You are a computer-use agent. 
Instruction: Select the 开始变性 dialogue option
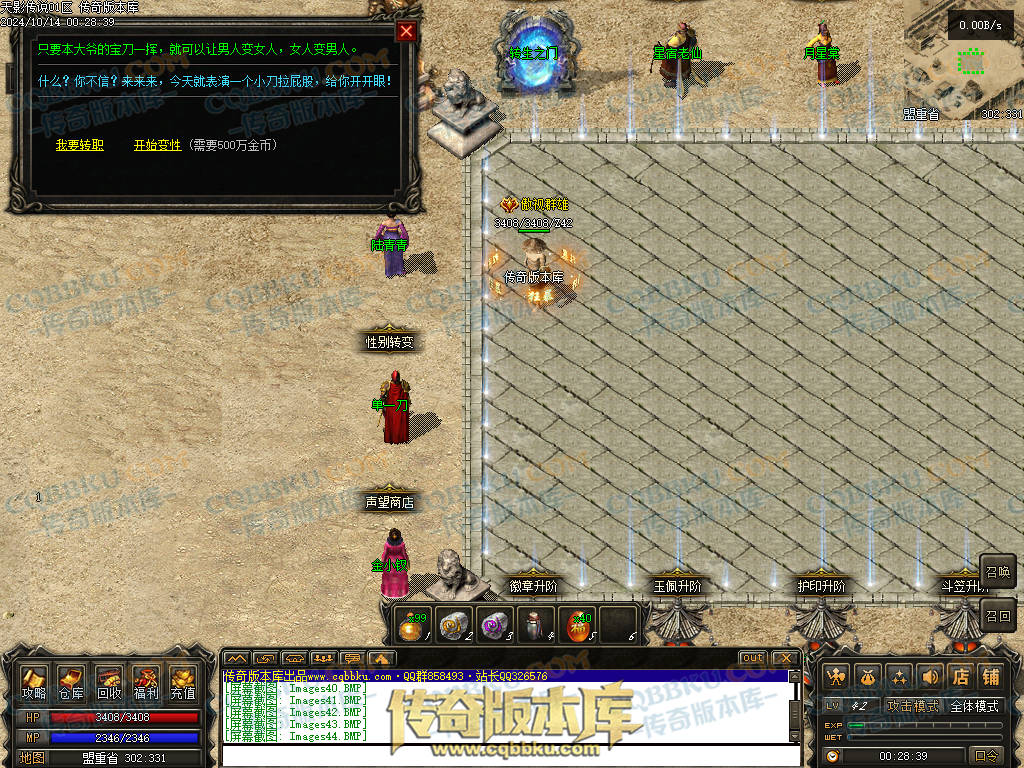coord(158,145)
